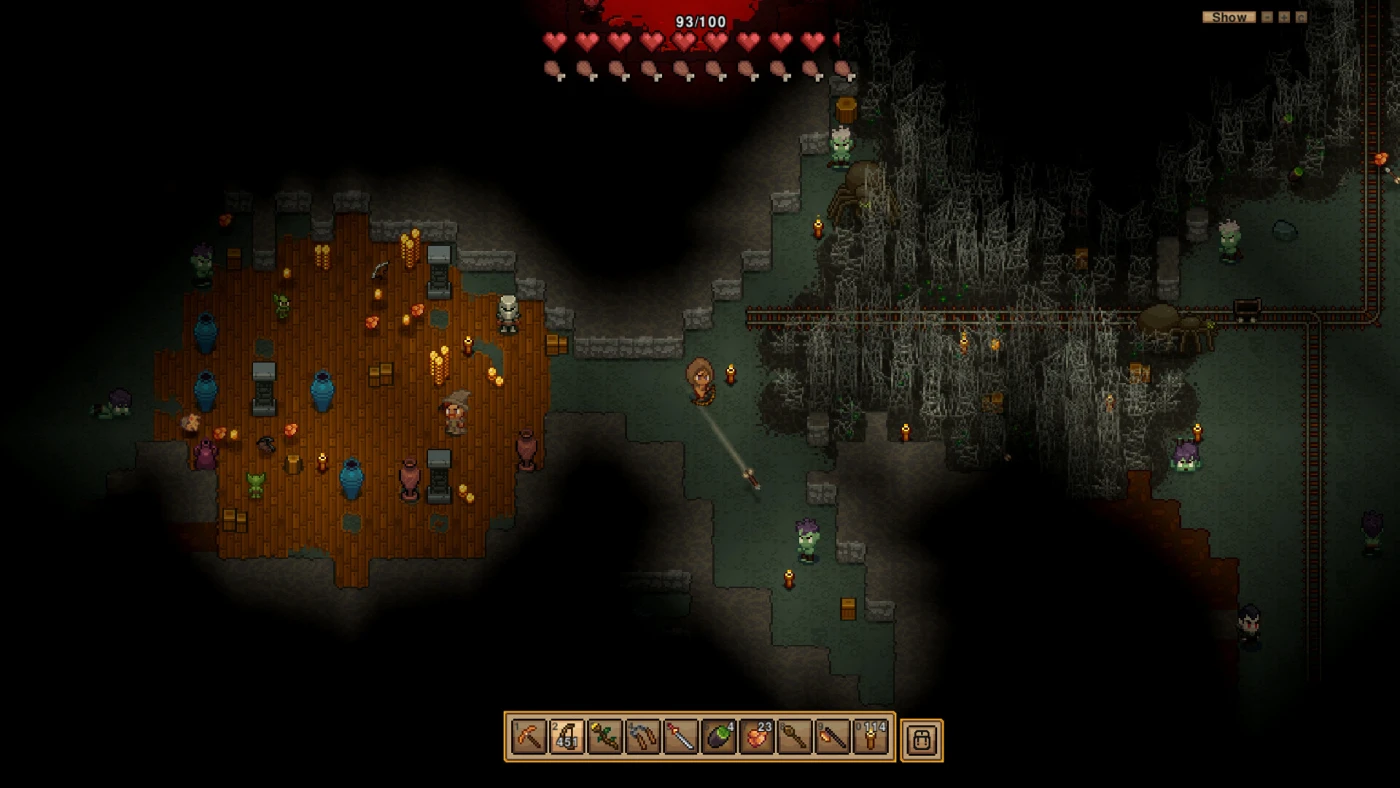Select the pickaxe in hotbar slot 1
Screen dimensions: 1400x788
pyautogui.click(x=528, y=738)
